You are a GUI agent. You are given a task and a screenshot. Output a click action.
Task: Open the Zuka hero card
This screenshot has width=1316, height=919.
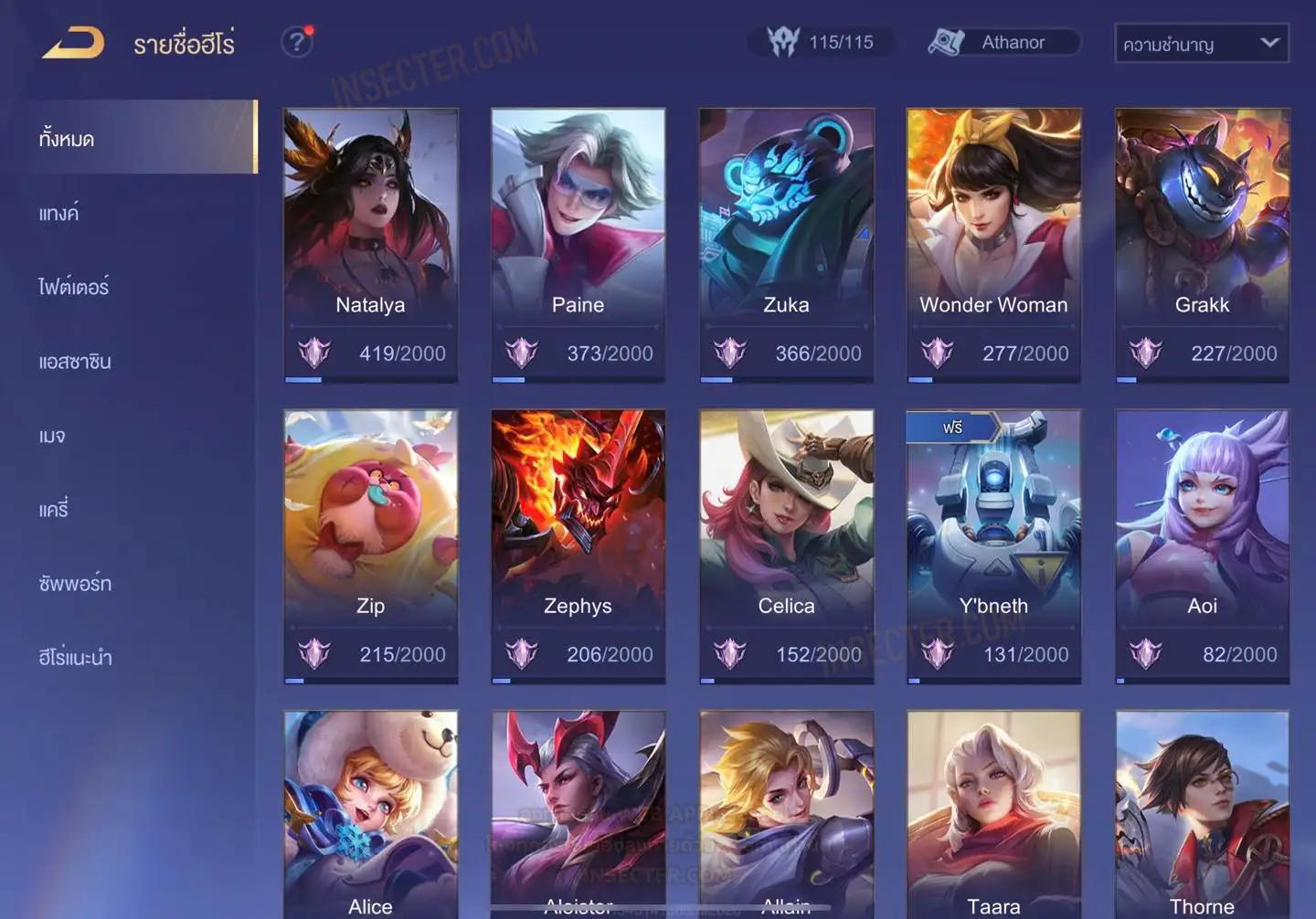click(x=786, y=244)
